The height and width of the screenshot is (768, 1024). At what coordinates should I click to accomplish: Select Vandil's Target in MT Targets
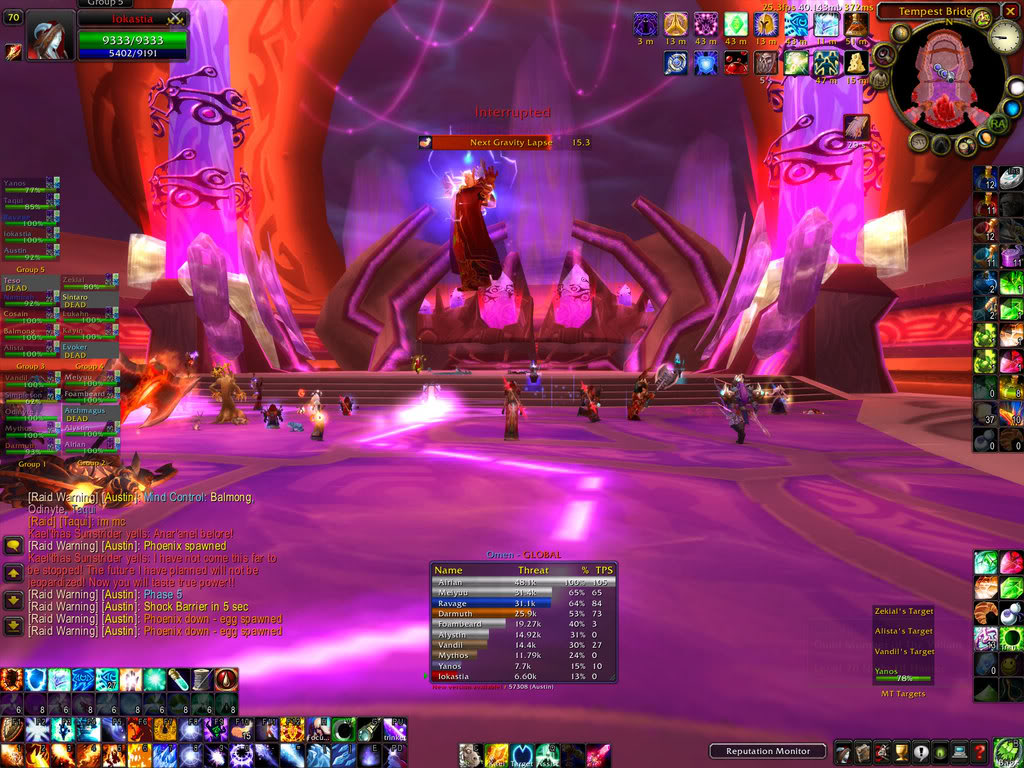tap(902, 651)
